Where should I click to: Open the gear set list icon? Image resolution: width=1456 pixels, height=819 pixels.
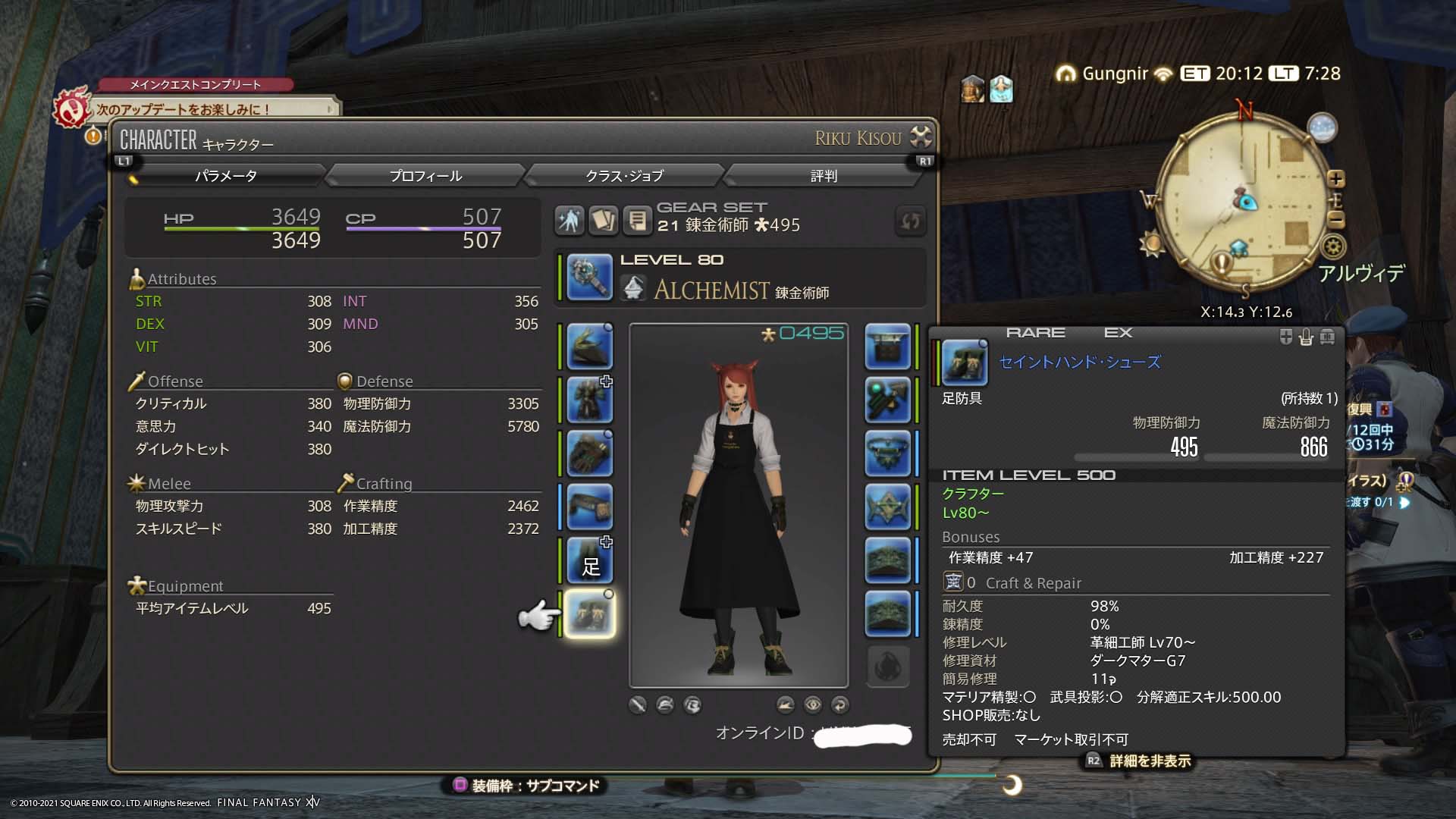tap(638, 221)
